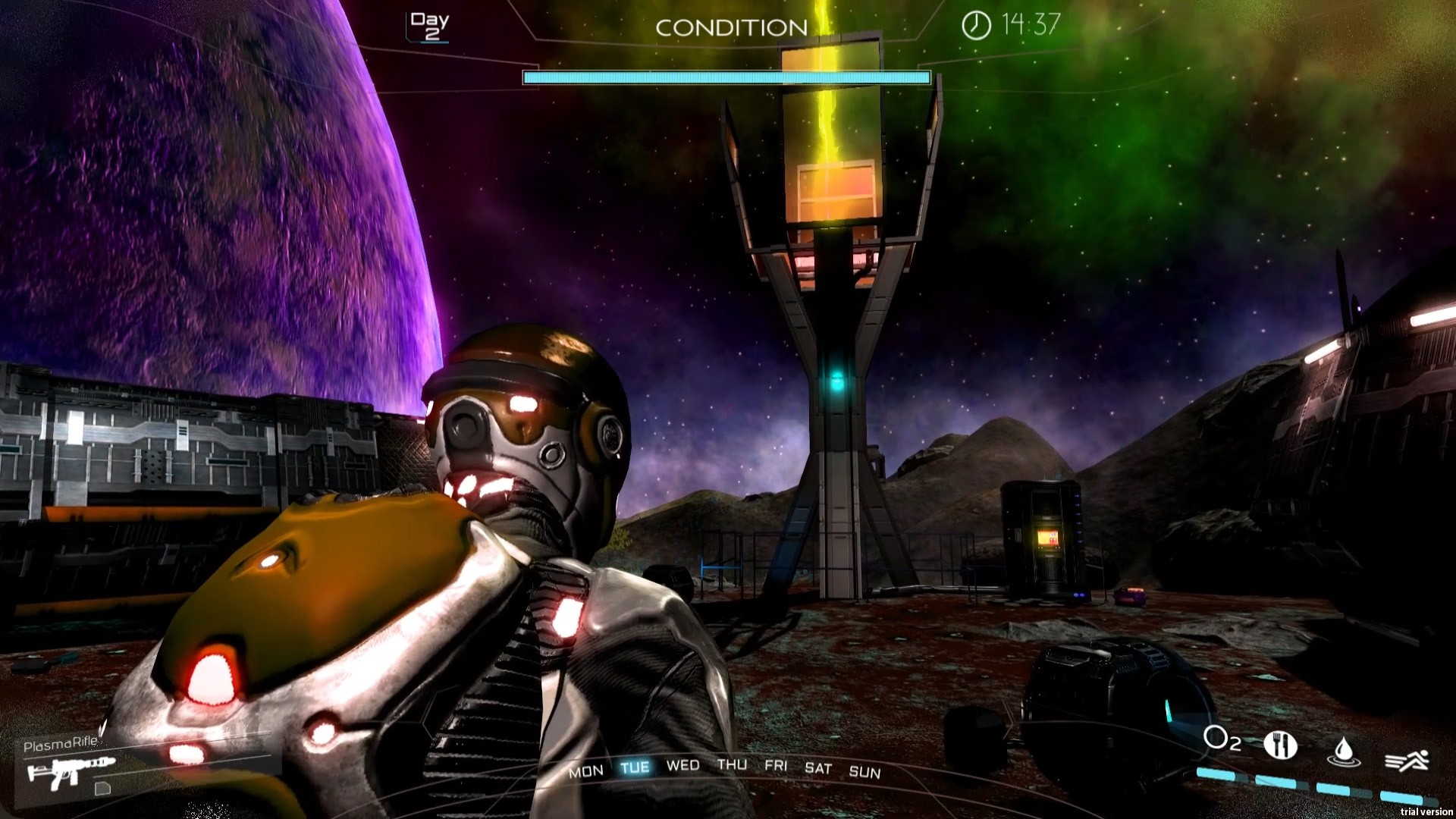Click the fork and knife hunger icon

click(x=1280, y=745)
